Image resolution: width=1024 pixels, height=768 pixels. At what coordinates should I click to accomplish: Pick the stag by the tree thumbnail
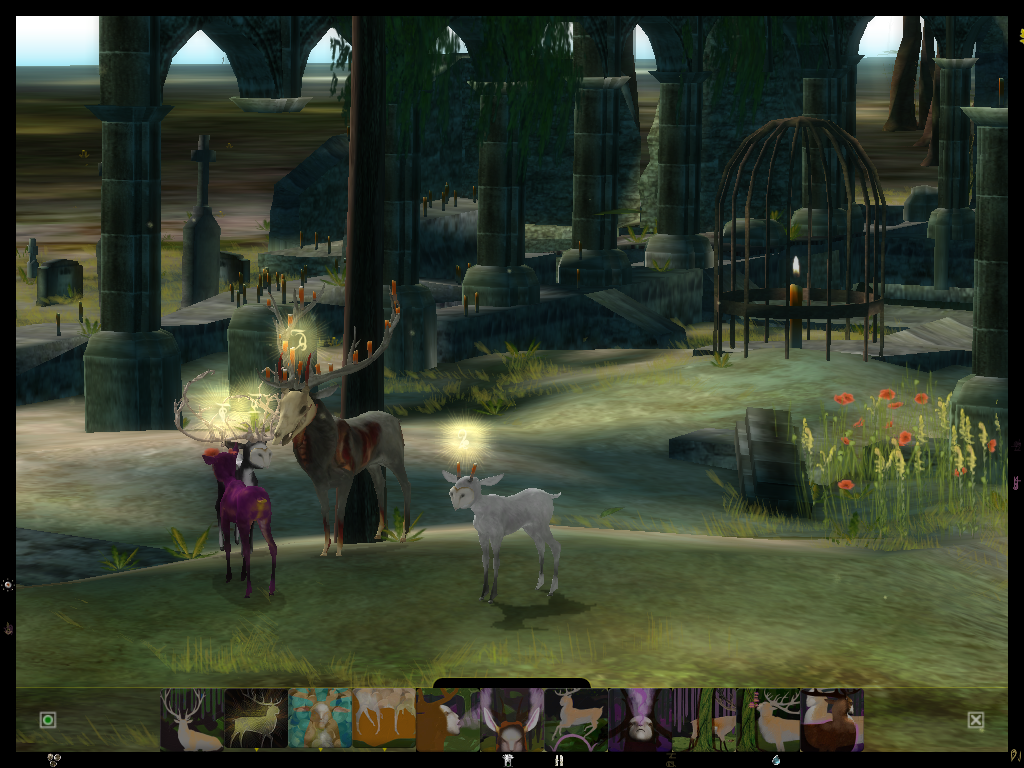(x=768, y=719)
